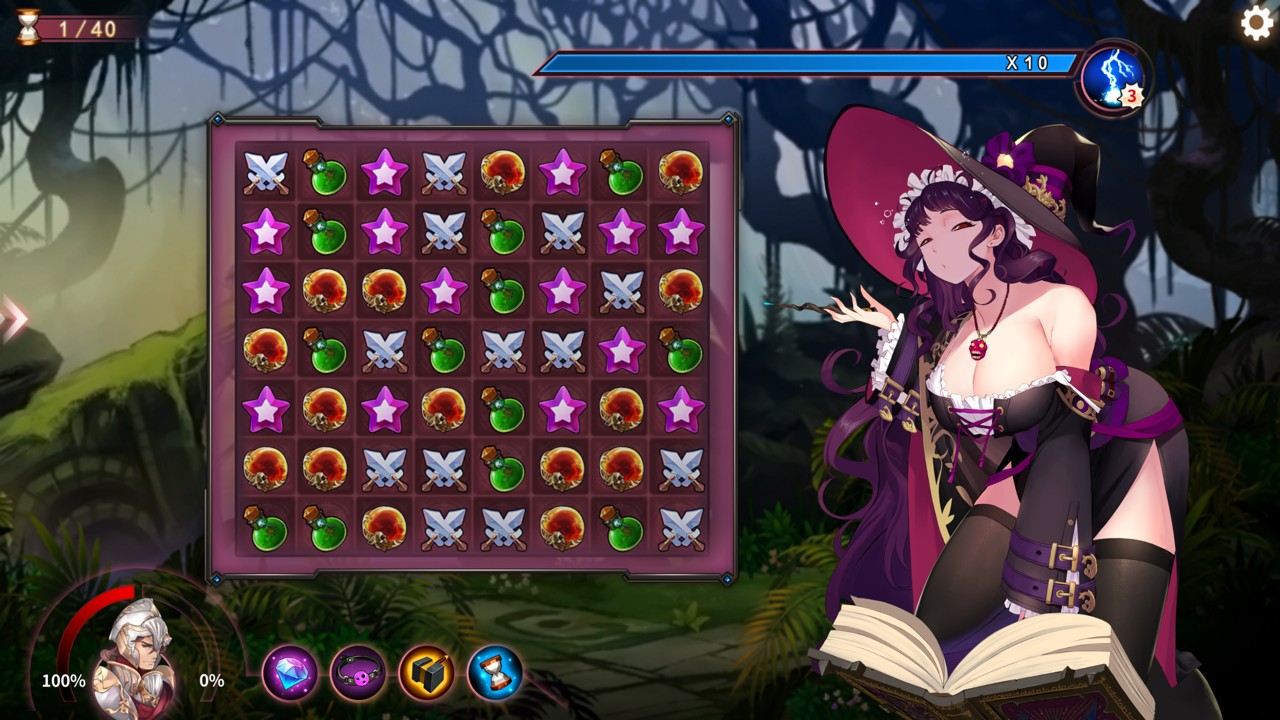Use the pink collar skill
This screenshot has width=1280, height=720.
358,673
